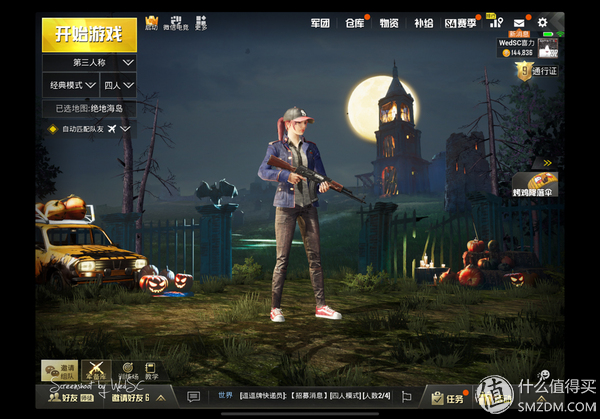Open the S4赛季 season page

coord(461,22)
